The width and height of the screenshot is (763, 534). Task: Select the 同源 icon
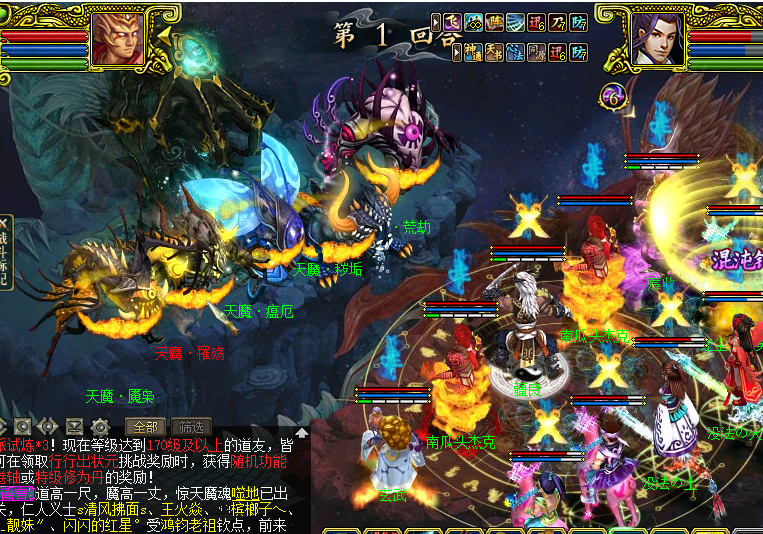[x=536, y=51]
